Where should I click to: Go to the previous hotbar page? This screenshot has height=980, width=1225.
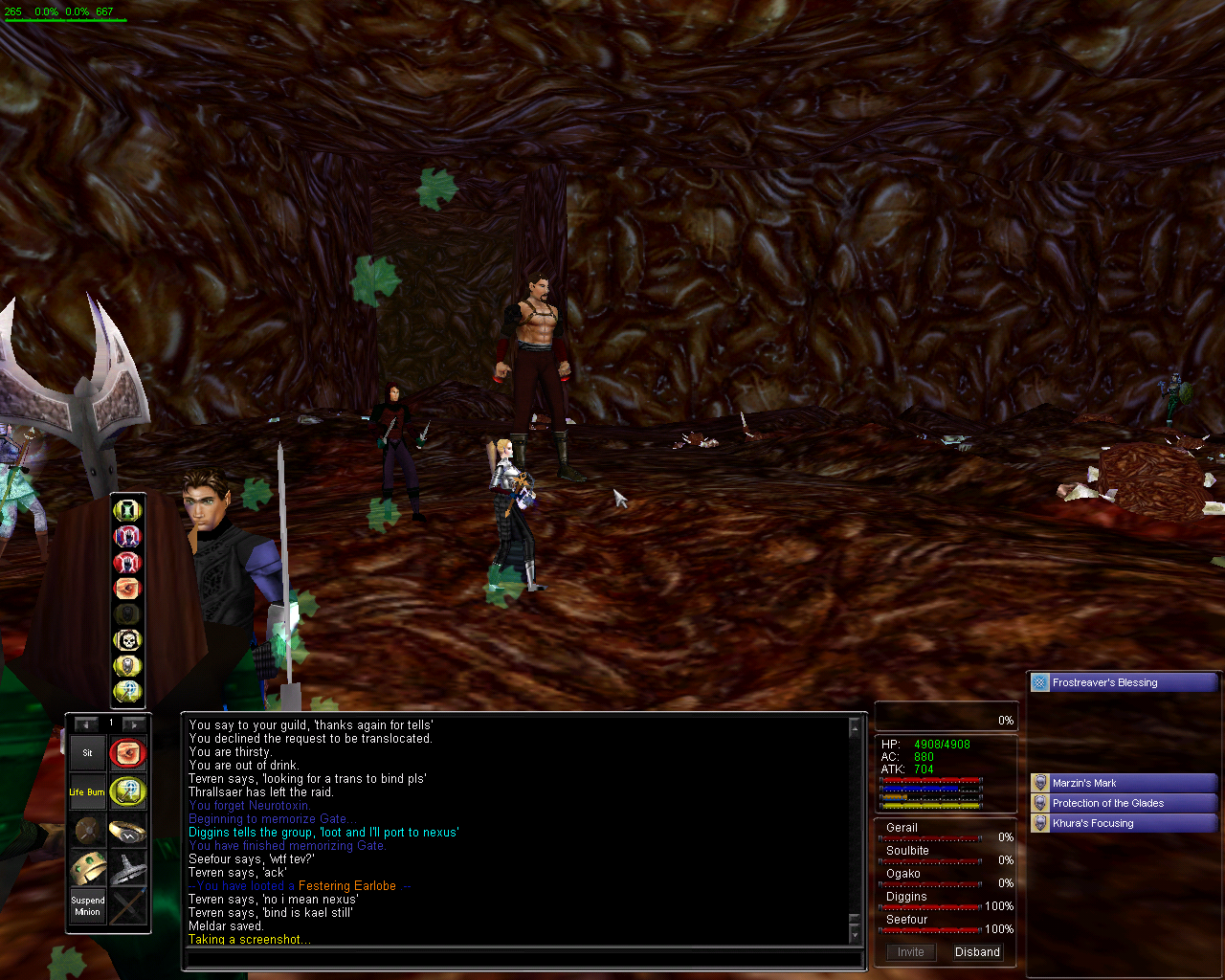[x=86, y=724]
